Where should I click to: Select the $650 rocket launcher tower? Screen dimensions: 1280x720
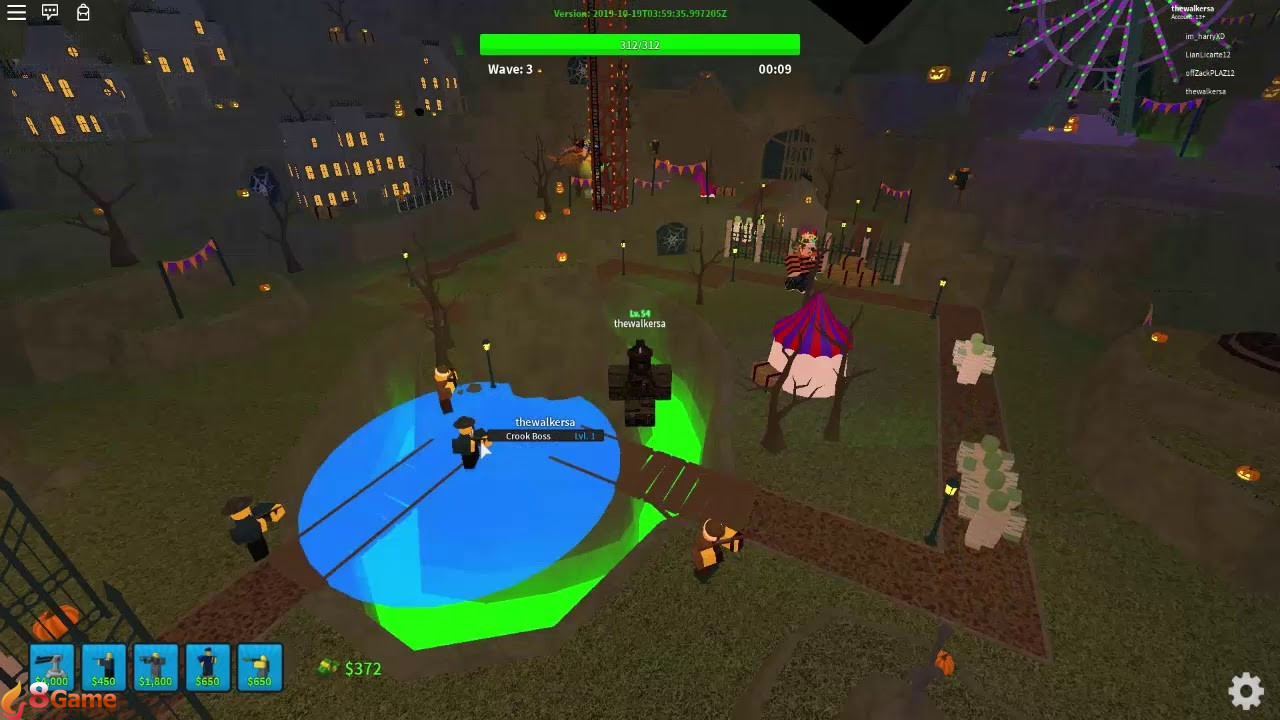259,665
